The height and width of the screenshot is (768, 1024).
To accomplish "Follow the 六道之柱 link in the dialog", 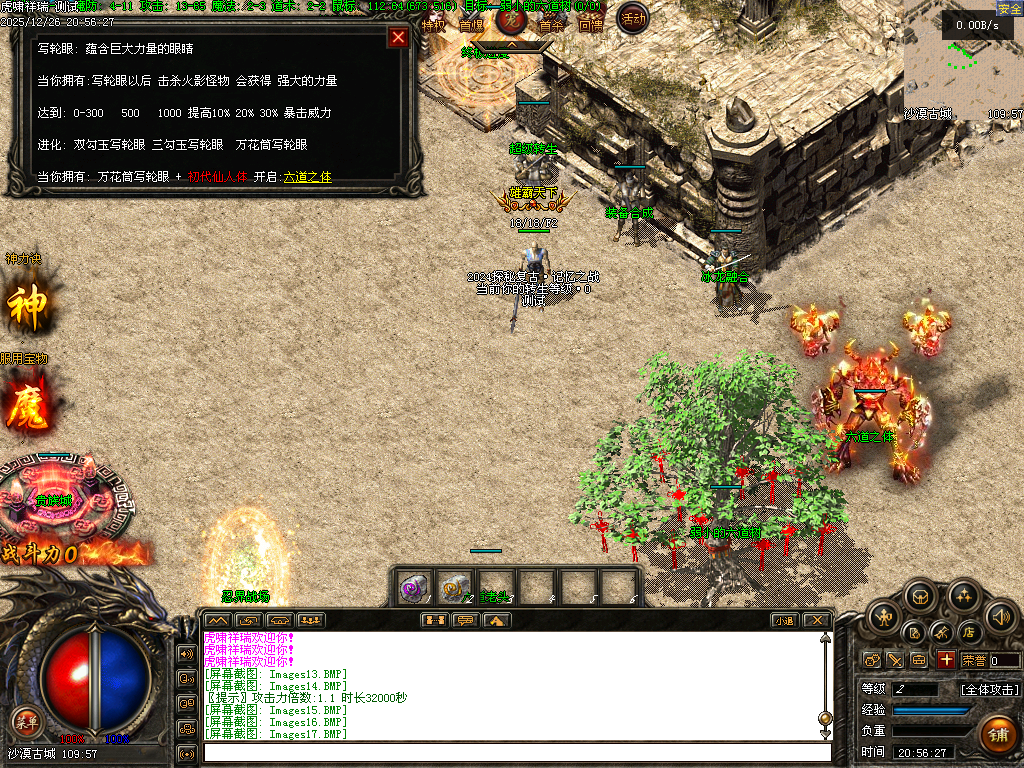I will click(307, 177).
